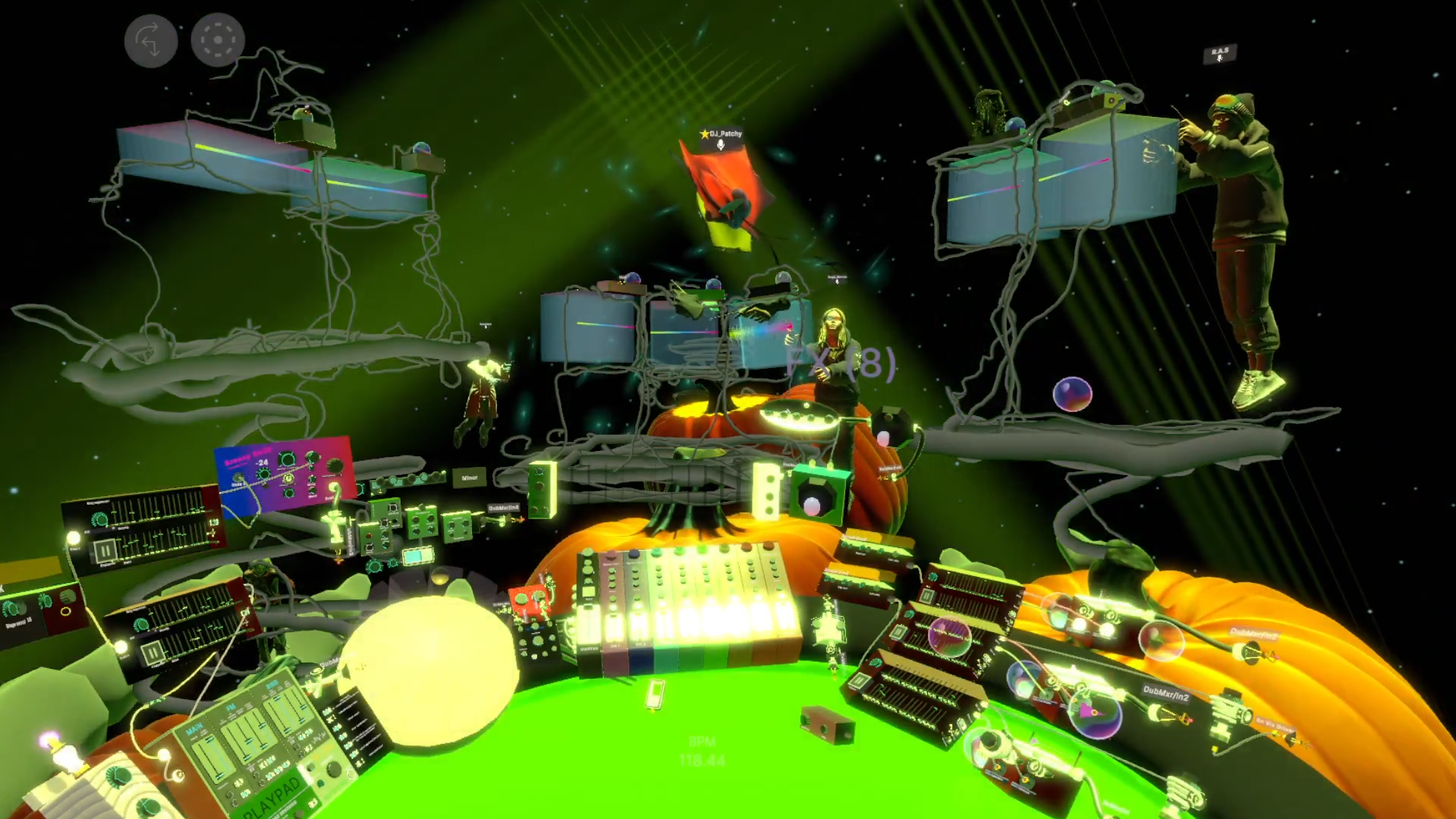Click the curved arrows round button

[x=150, y=40]
